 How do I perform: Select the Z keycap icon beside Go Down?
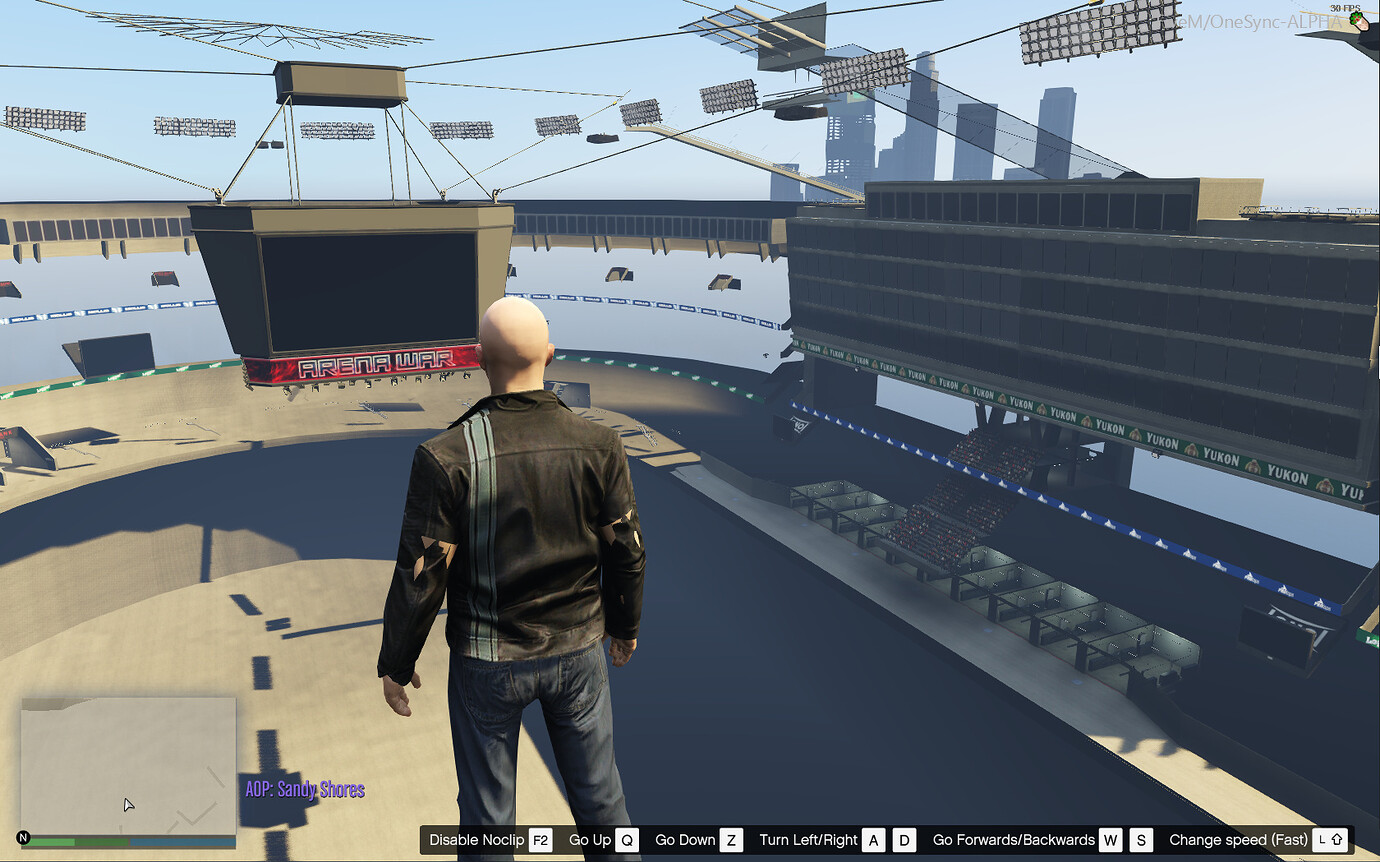click(x=731, y=840)
